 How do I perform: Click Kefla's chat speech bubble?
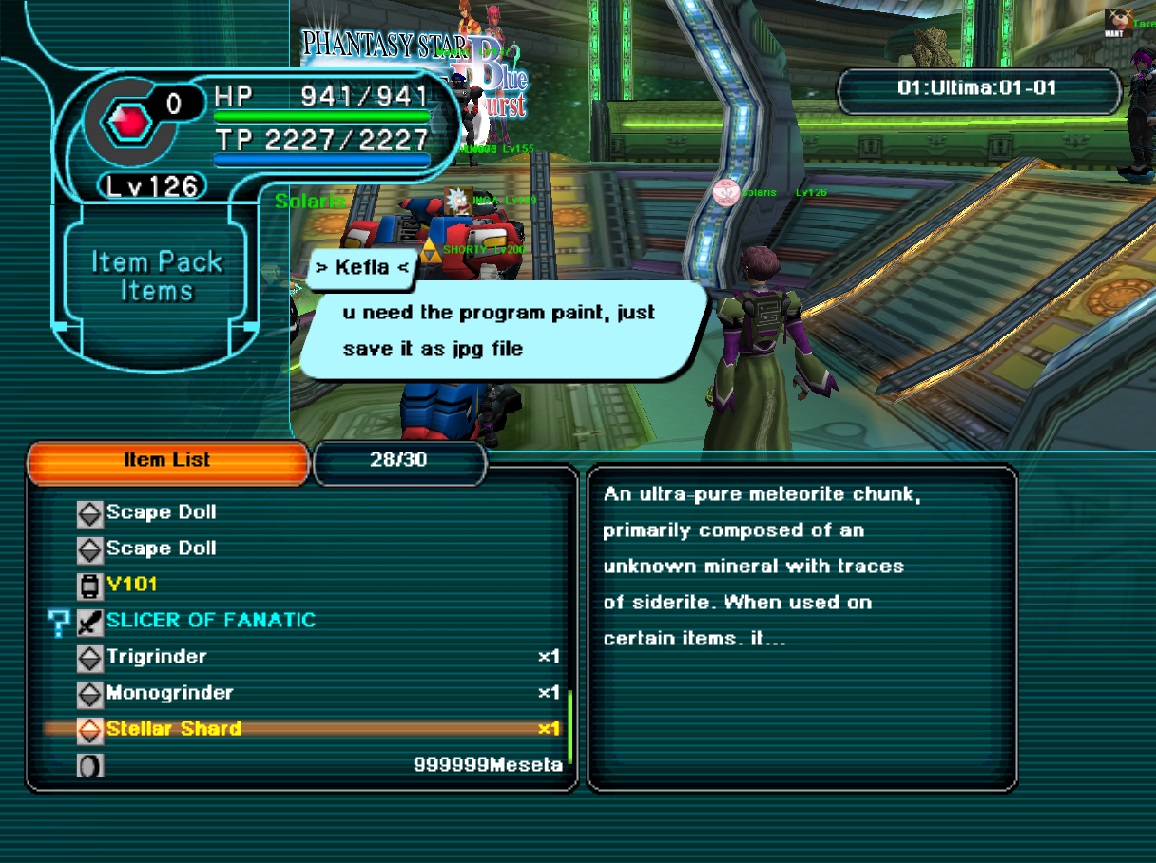coord(500,330)
